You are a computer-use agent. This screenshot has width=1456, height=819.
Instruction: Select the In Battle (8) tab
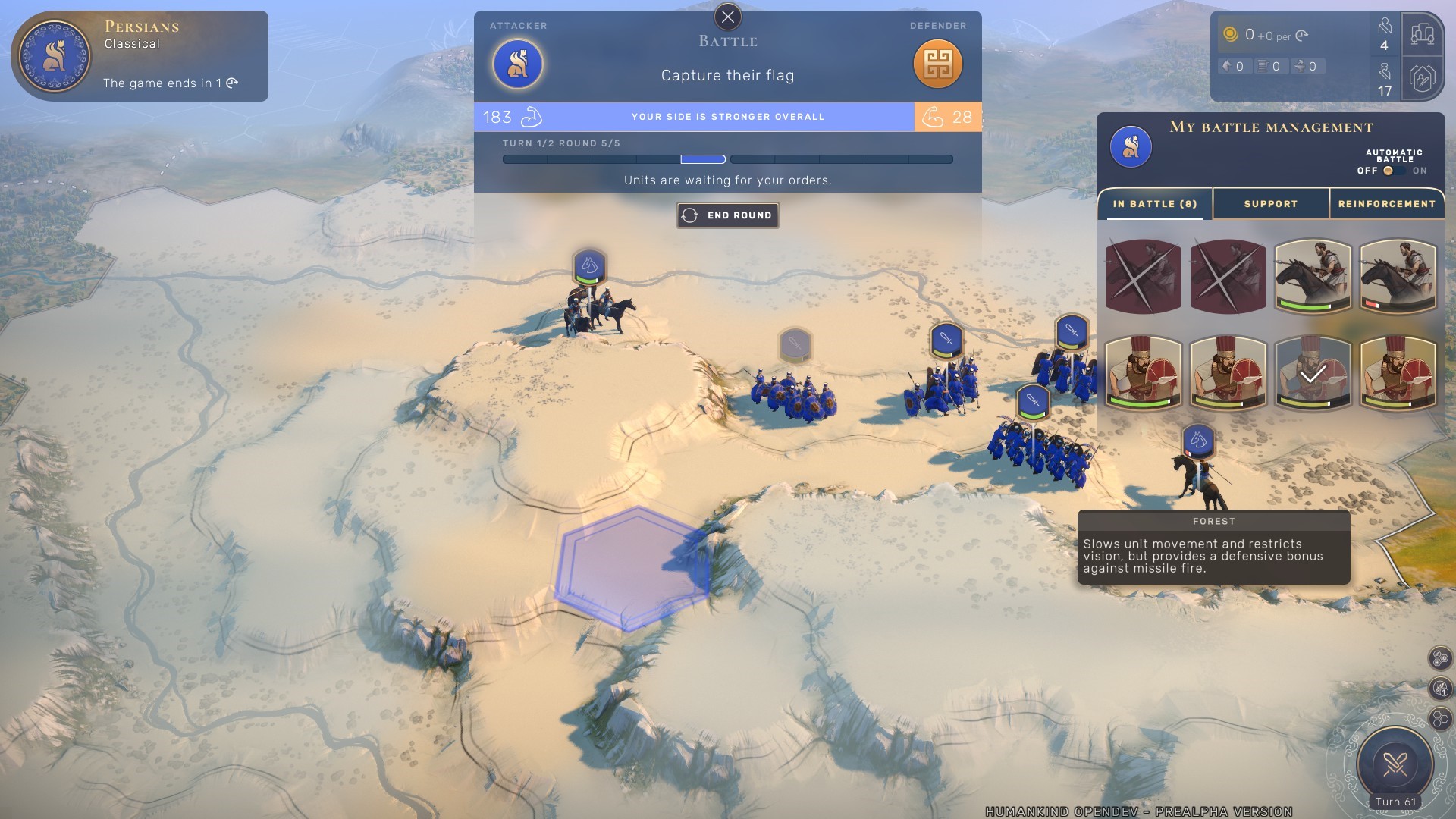click(1154, 204)
